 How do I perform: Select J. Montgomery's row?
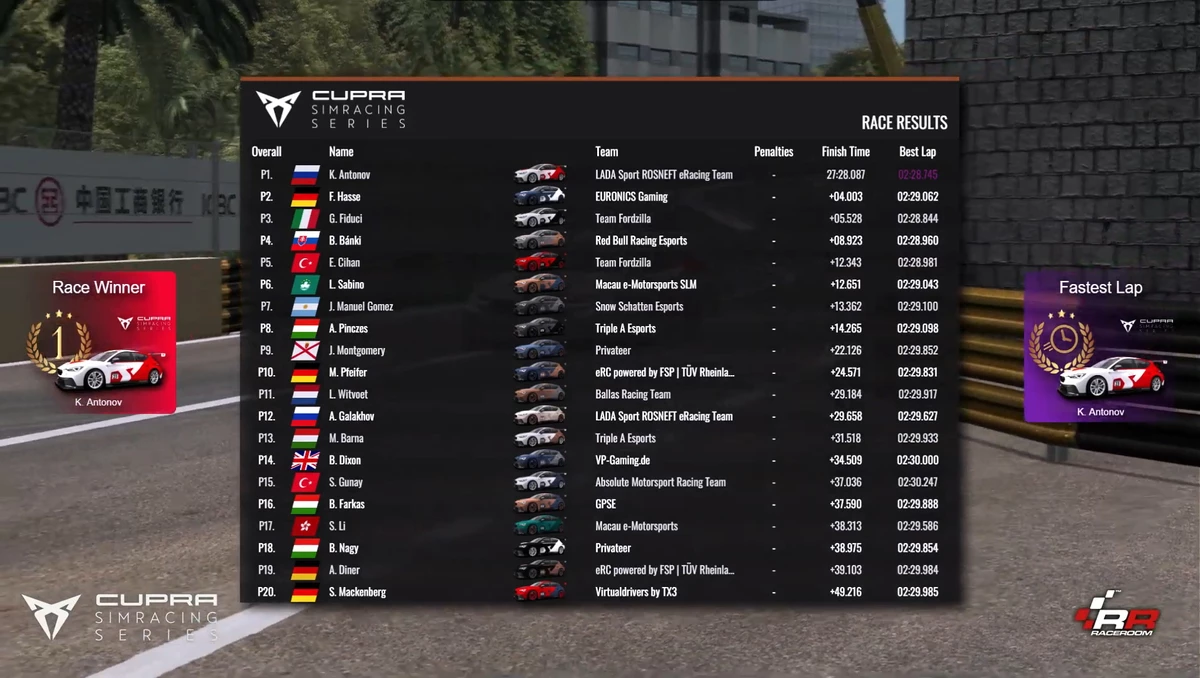point(600,351)
